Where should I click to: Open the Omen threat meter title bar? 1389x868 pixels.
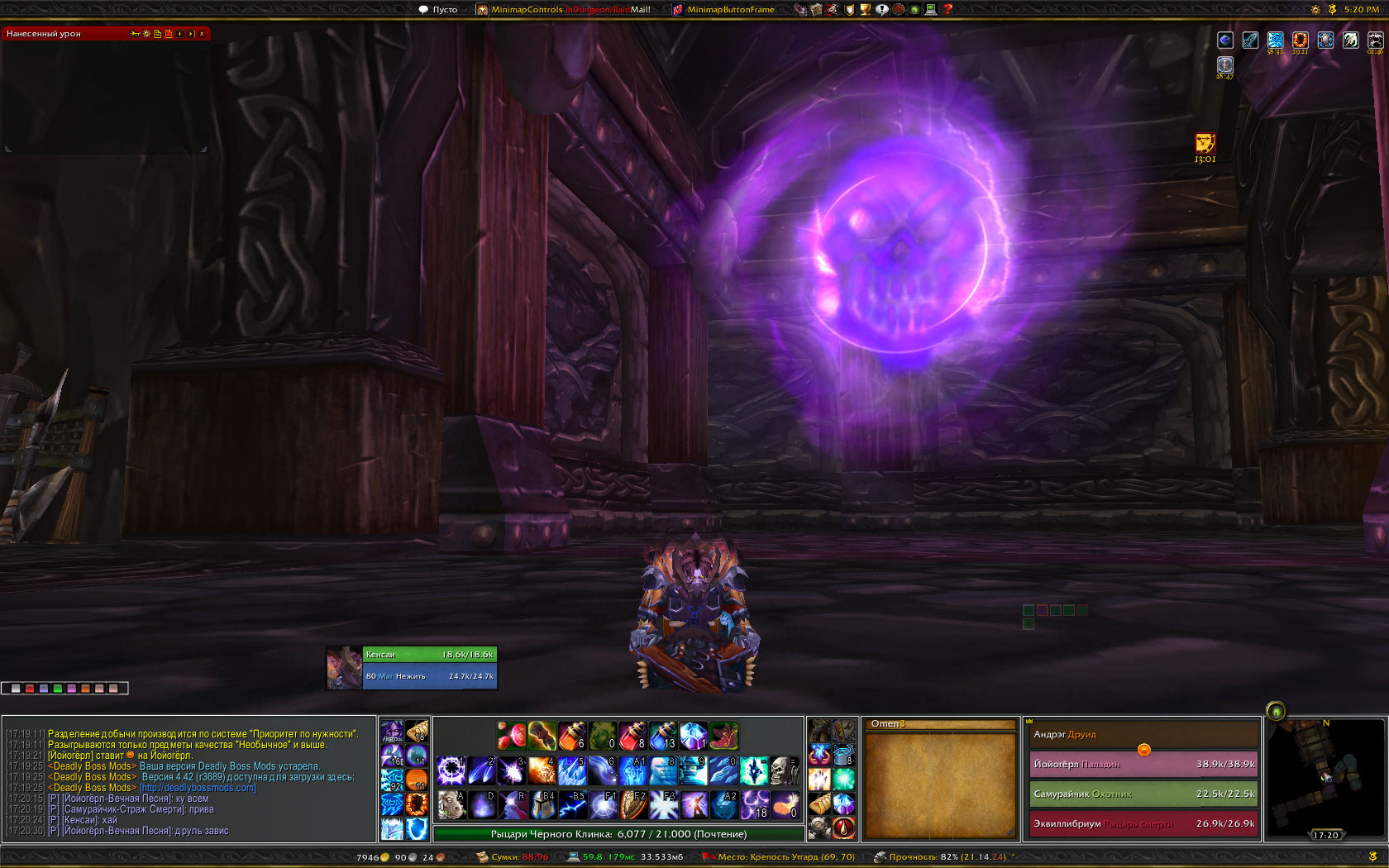[x=940, y=724]
